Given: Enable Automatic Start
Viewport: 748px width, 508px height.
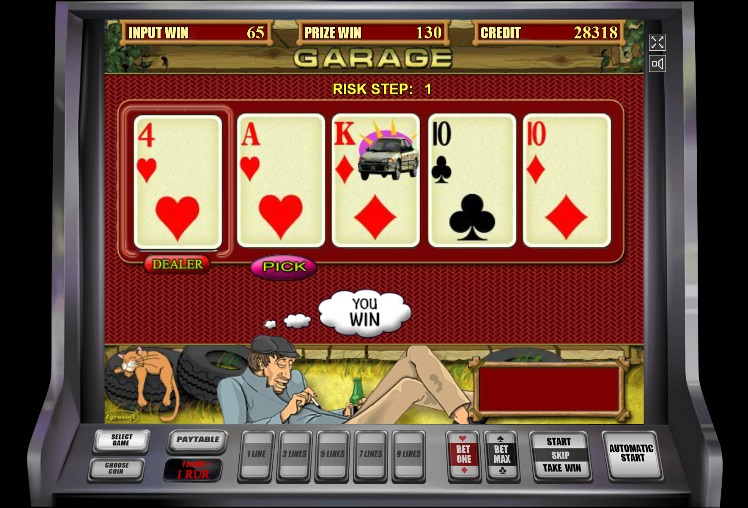Looking at the screenshot, I should click(x=632, y=454).
